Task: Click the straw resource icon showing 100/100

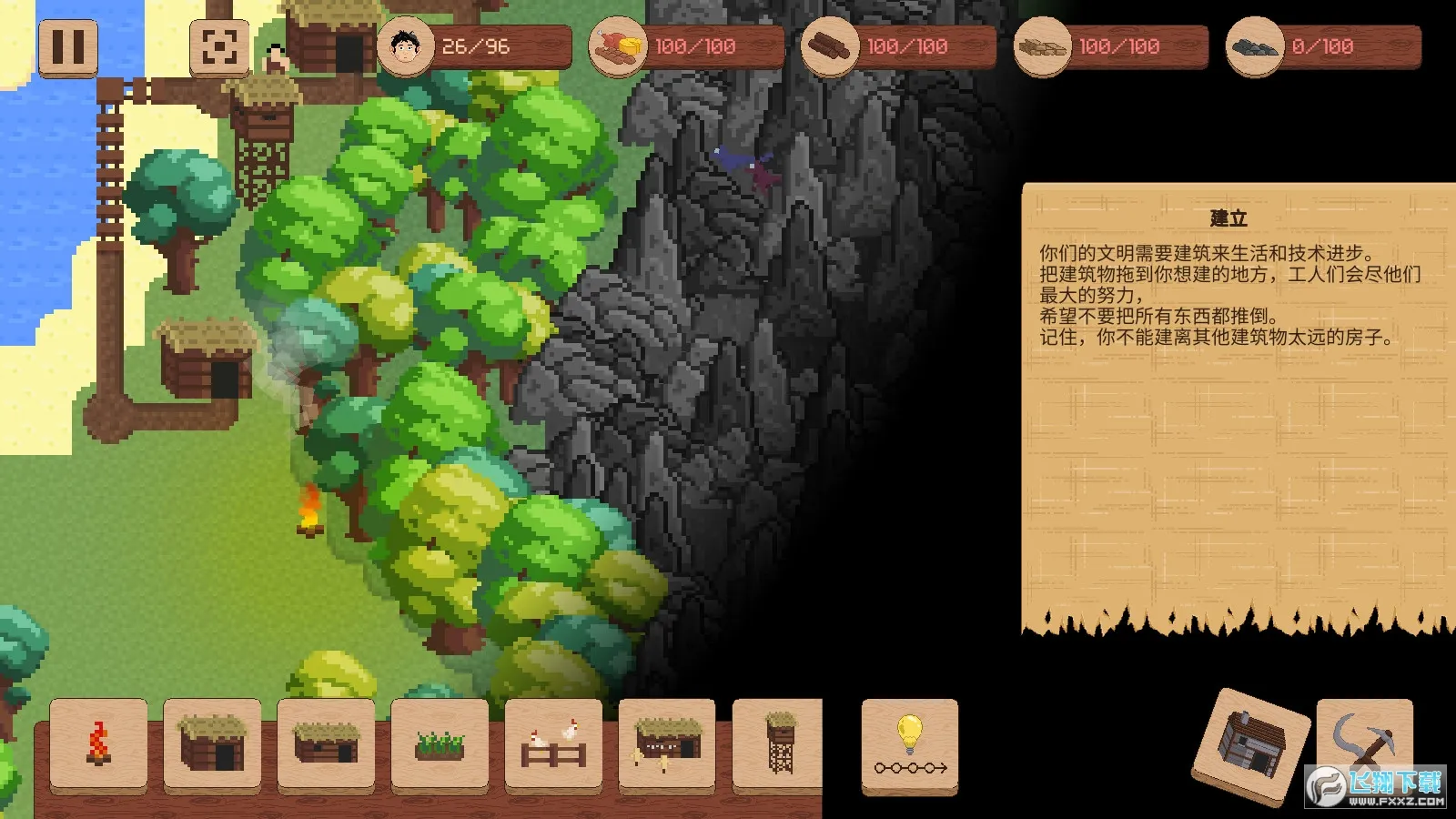Action: [x=1040, y=45]
